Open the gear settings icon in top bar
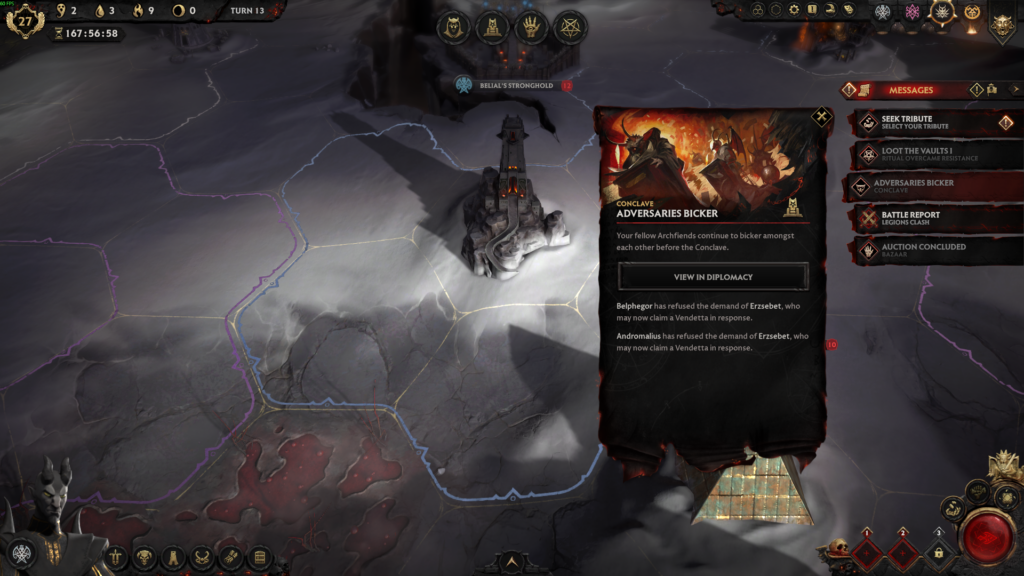This screenshot has height=576, width=1024. [794, 10]
